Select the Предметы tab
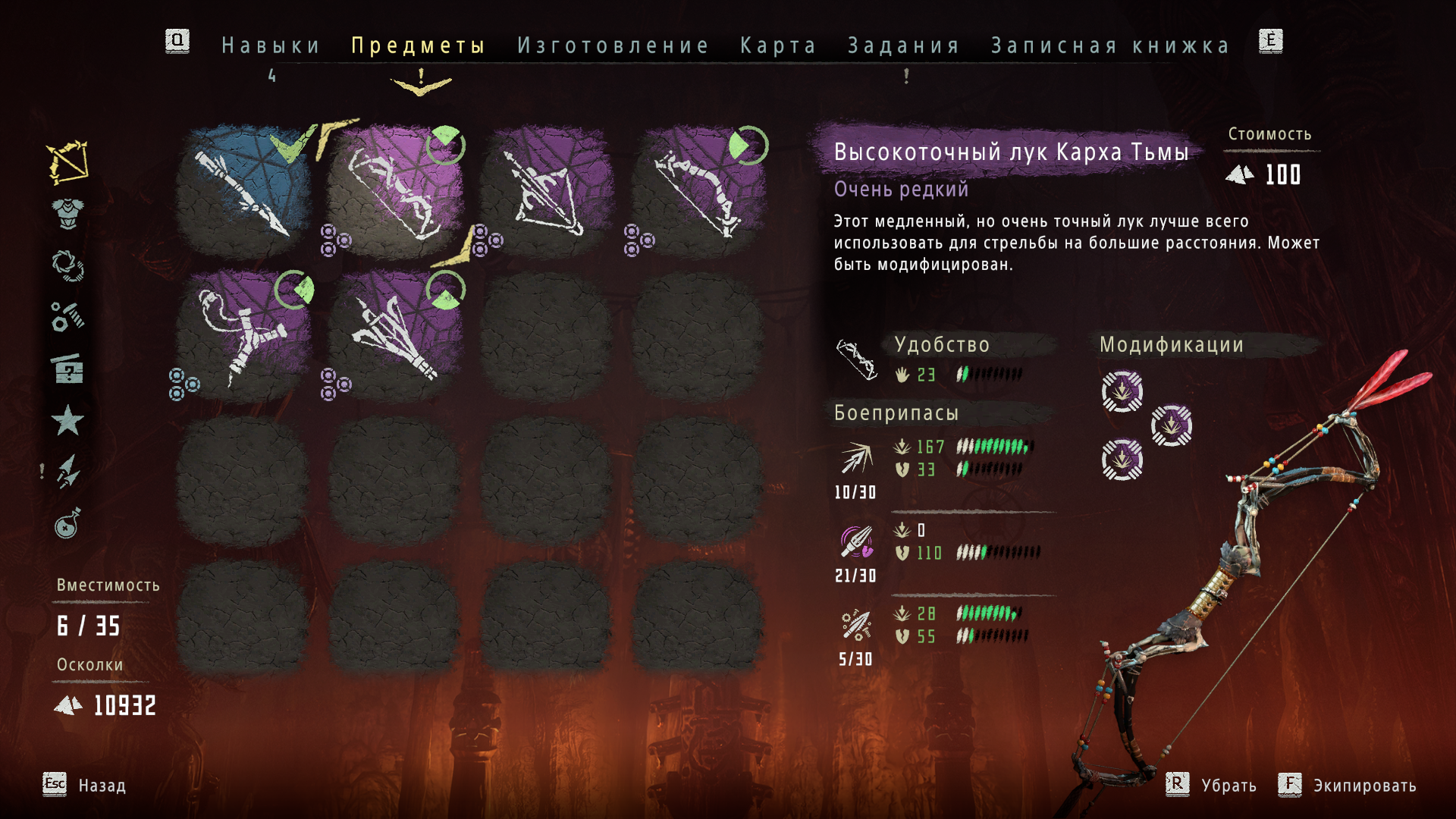 point(418,45)
